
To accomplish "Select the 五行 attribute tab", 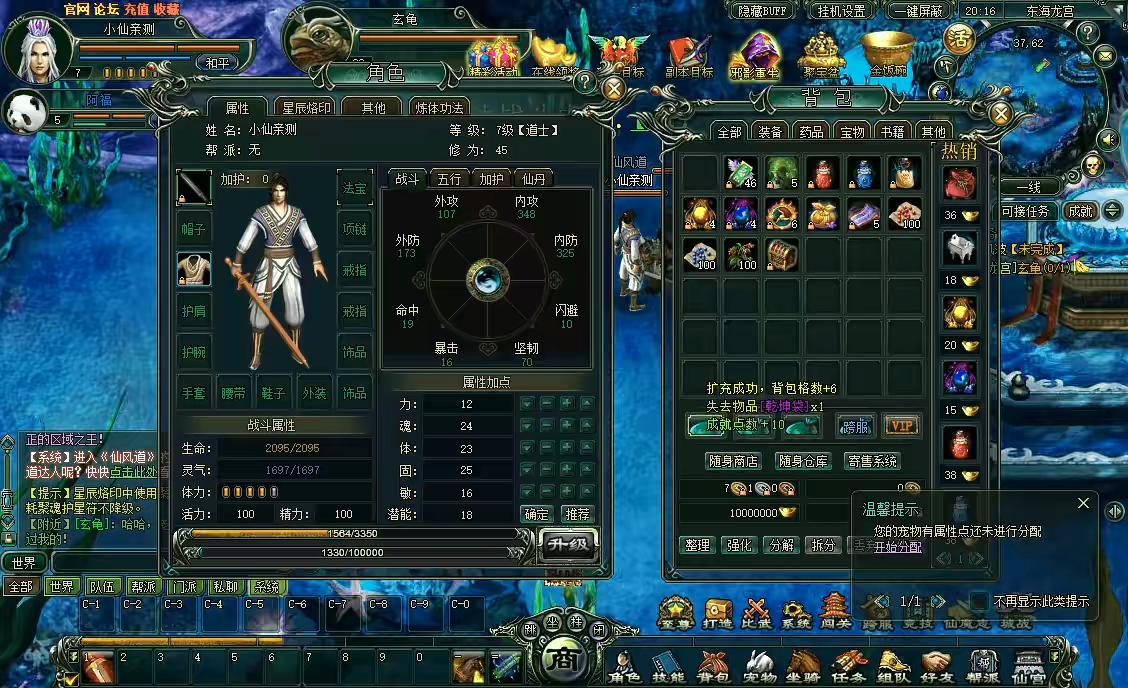I will (x=450, y=179).
